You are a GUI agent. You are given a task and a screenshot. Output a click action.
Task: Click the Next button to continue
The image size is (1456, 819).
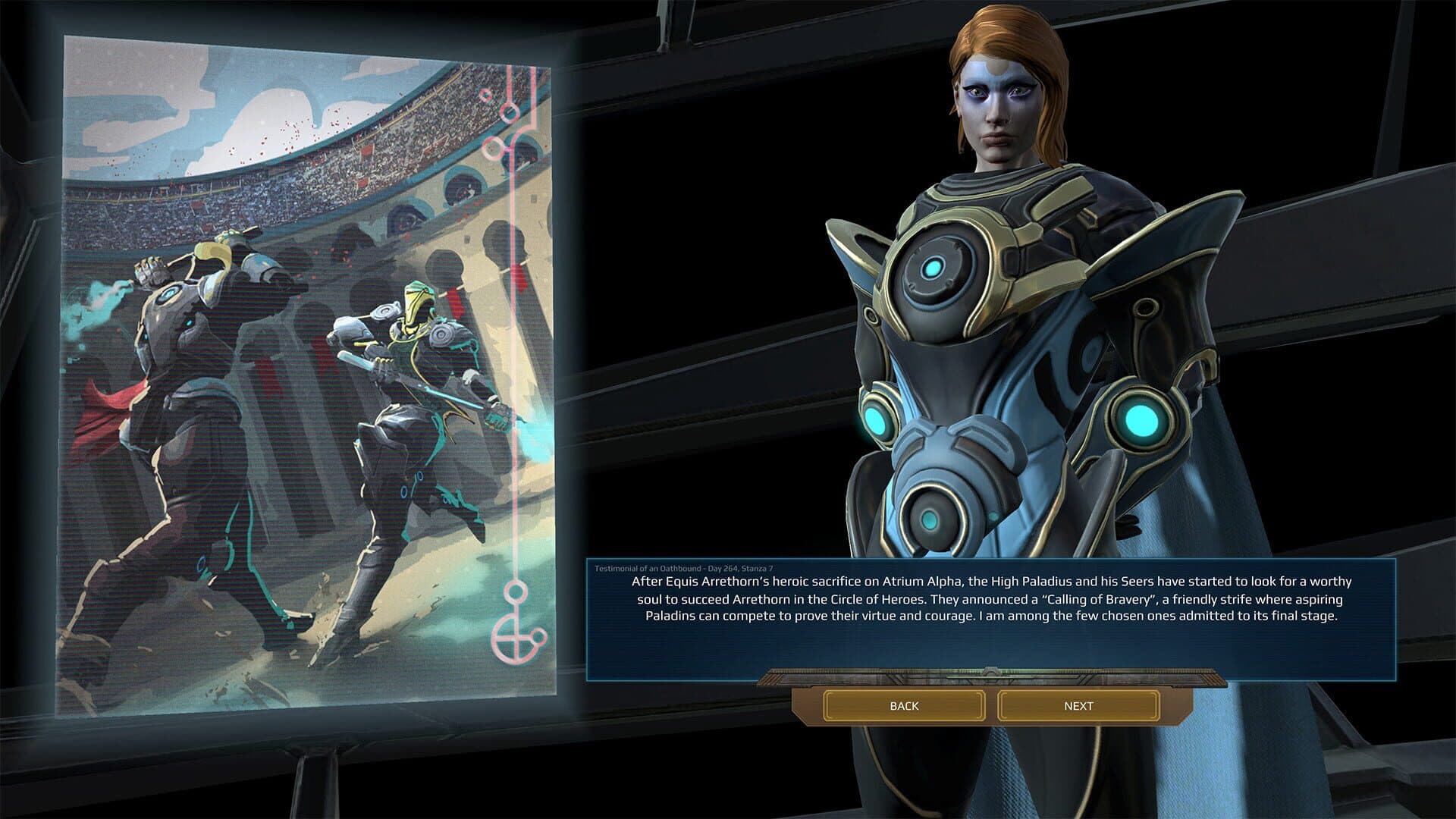point(1078,706)
